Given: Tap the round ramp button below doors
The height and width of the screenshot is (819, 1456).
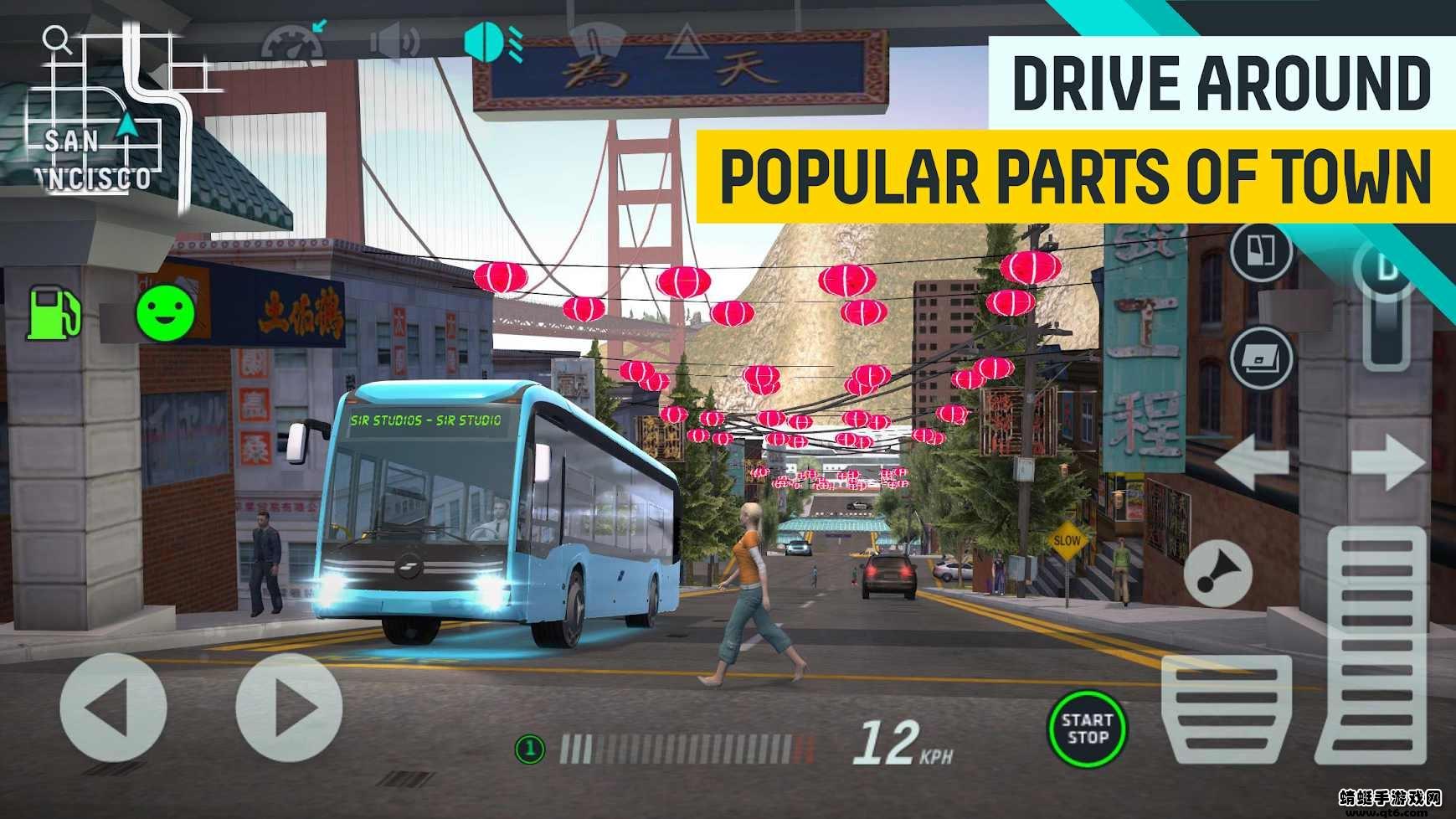Looking at the screenshot, I should tap(1262, 358).
